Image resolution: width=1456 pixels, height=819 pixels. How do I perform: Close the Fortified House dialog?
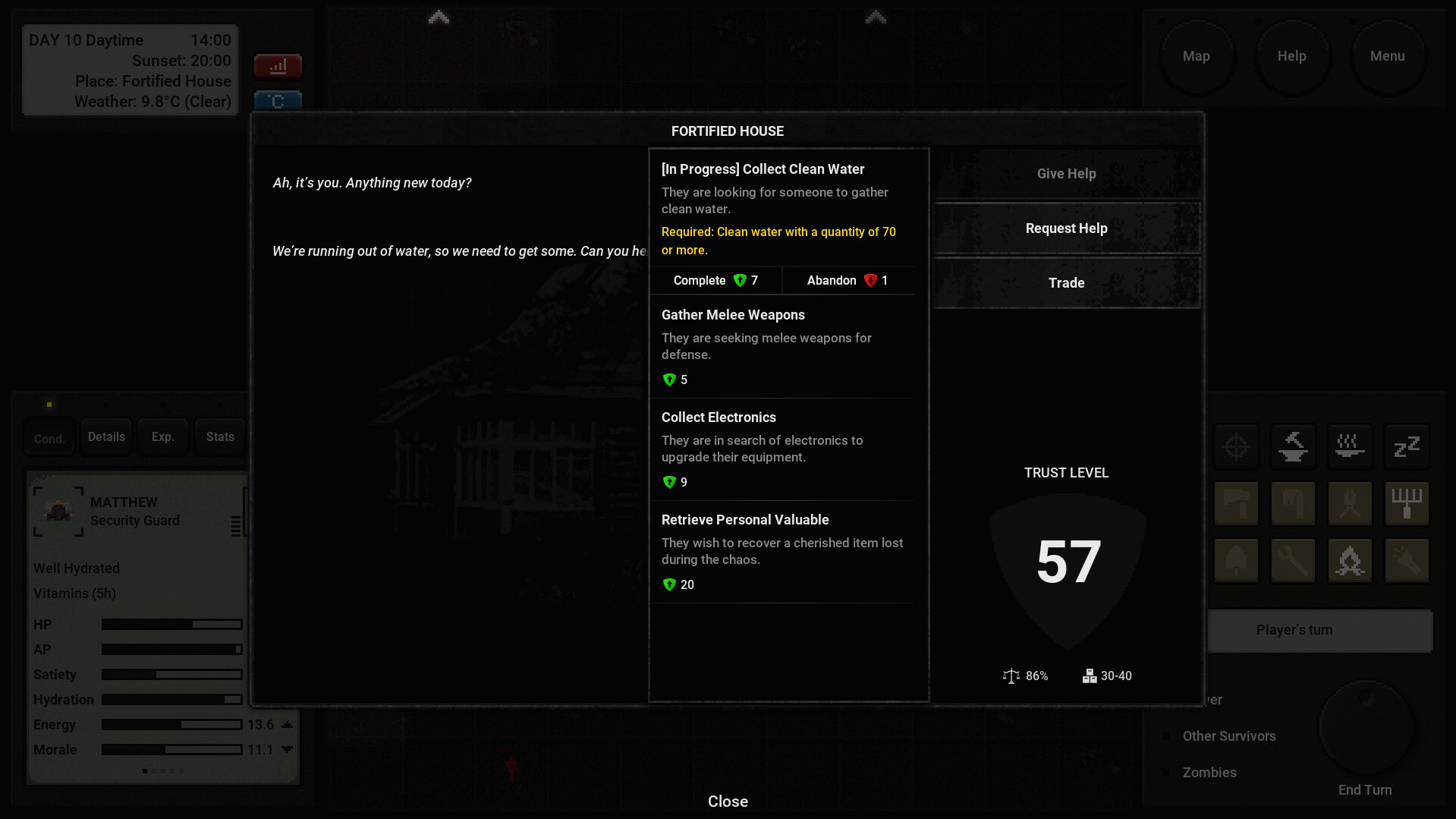728,802
